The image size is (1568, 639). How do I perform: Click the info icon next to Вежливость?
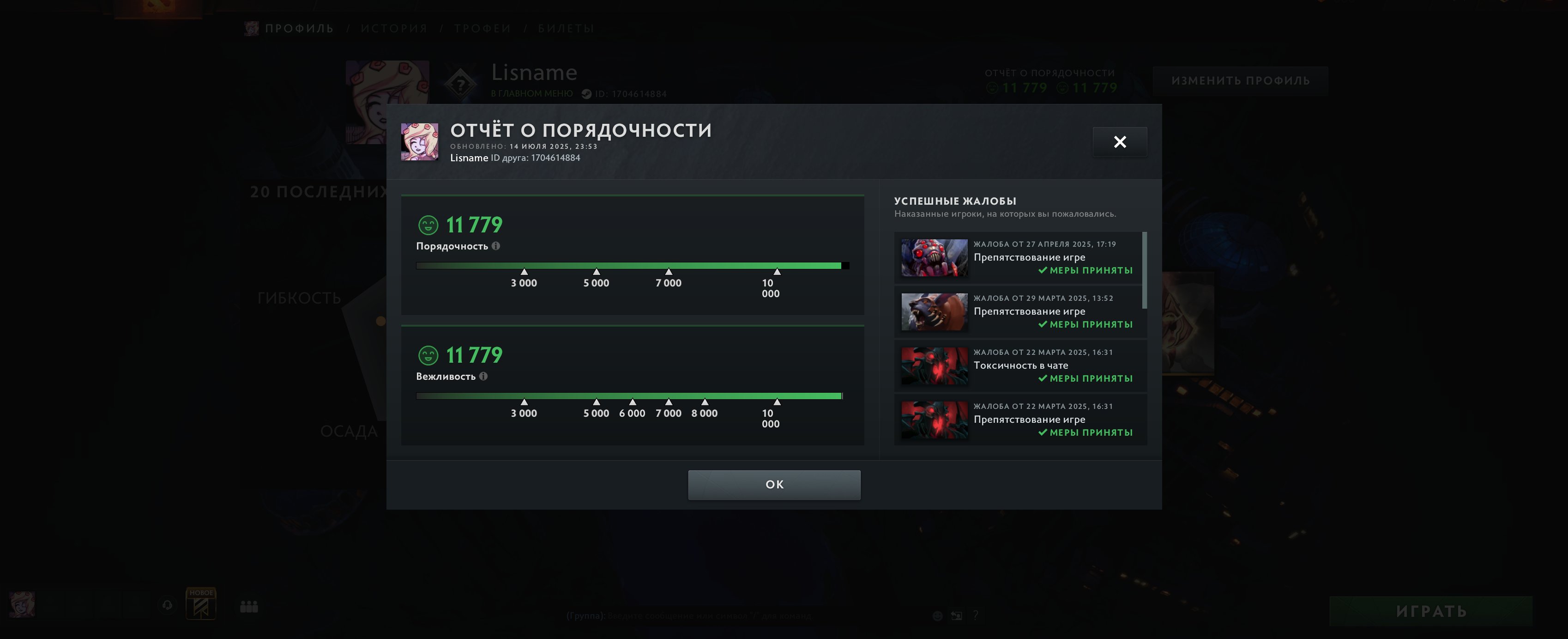click(484, 377)
